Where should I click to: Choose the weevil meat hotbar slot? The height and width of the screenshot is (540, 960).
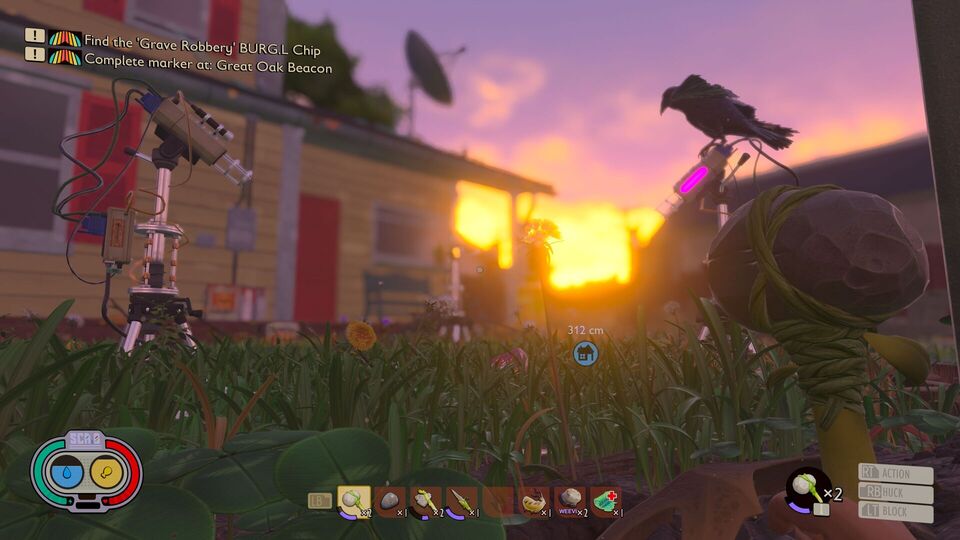pyautogui.click(x=570, y=500)
